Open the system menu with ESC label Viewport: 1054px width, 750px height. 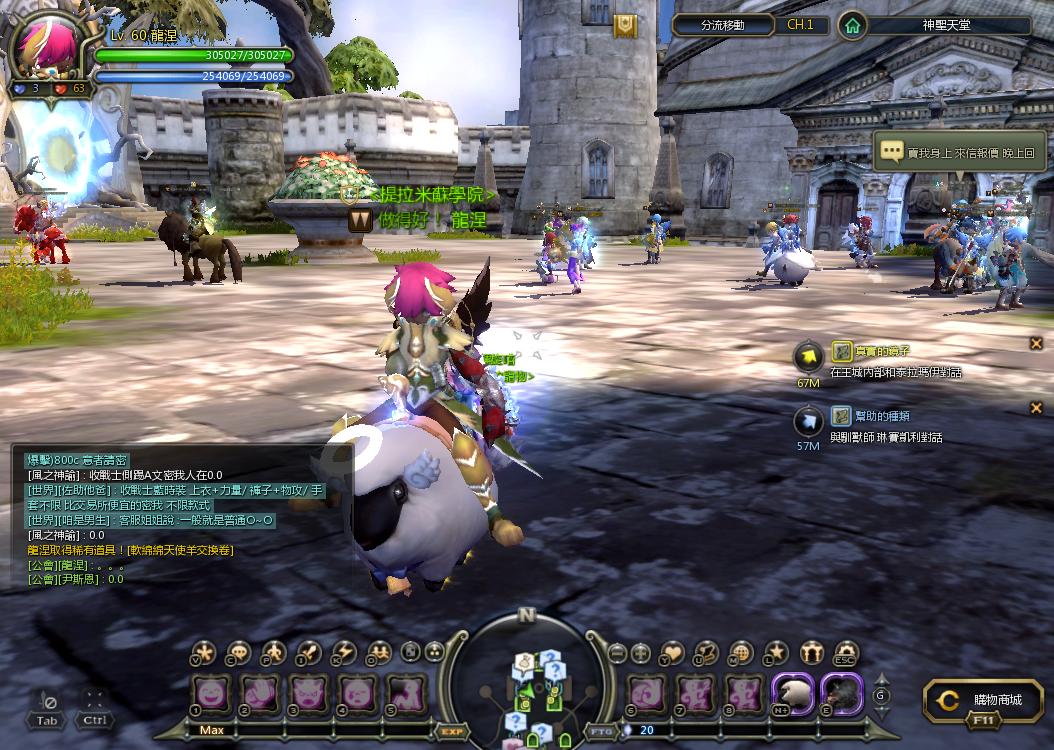(846, 654)
